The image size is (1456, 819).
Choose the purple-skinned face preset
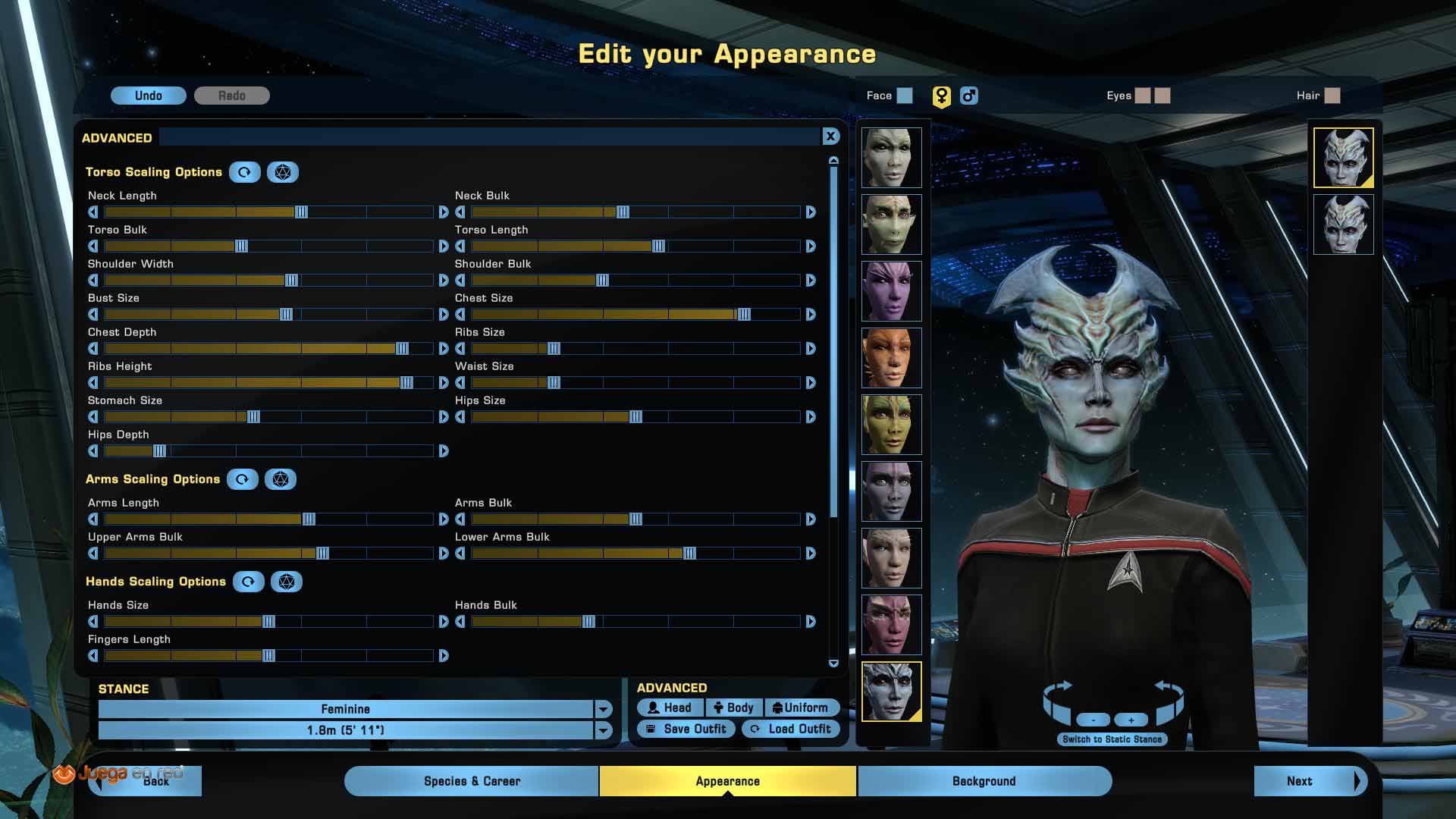891,291
